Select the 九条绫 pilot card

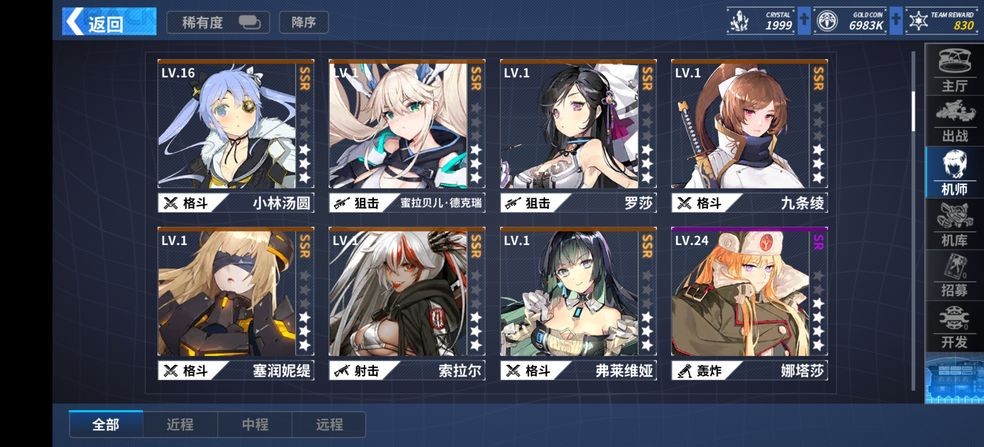coord(750,135)
